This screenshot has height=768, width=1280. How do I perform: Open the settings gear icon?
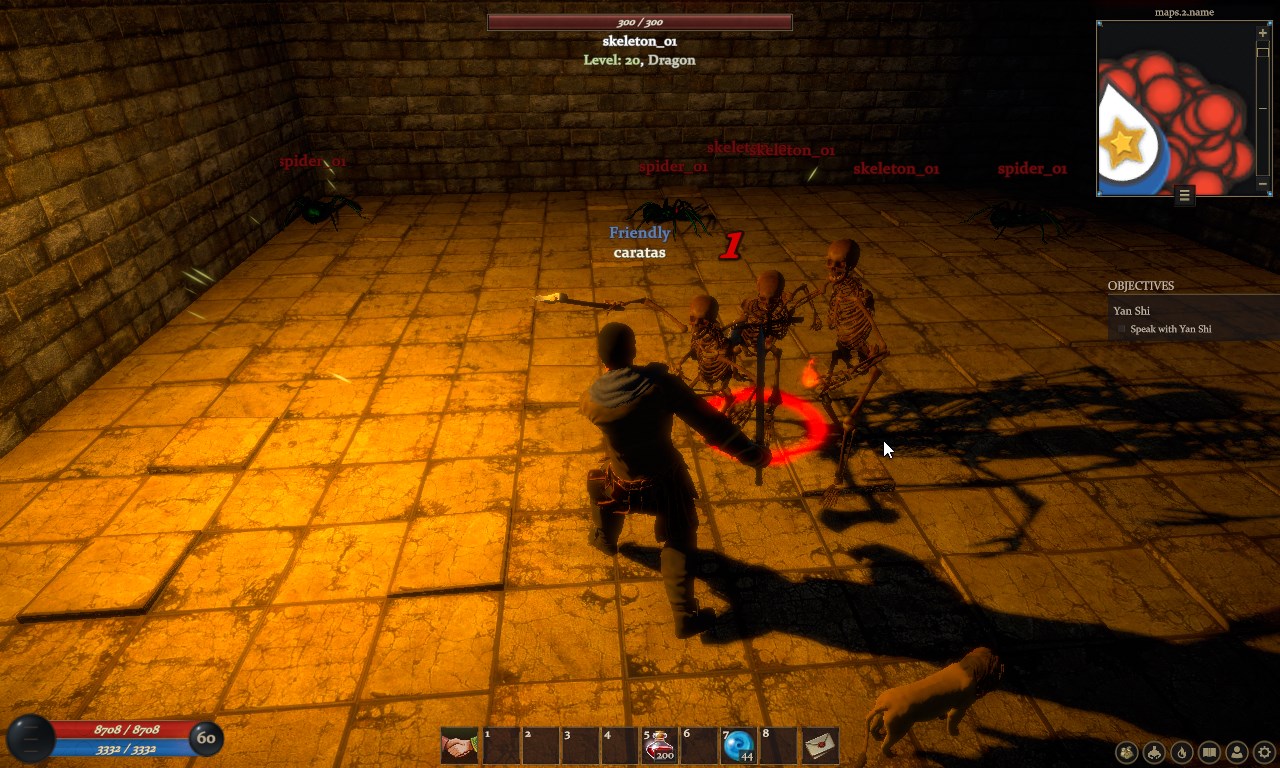[1263, 753]
